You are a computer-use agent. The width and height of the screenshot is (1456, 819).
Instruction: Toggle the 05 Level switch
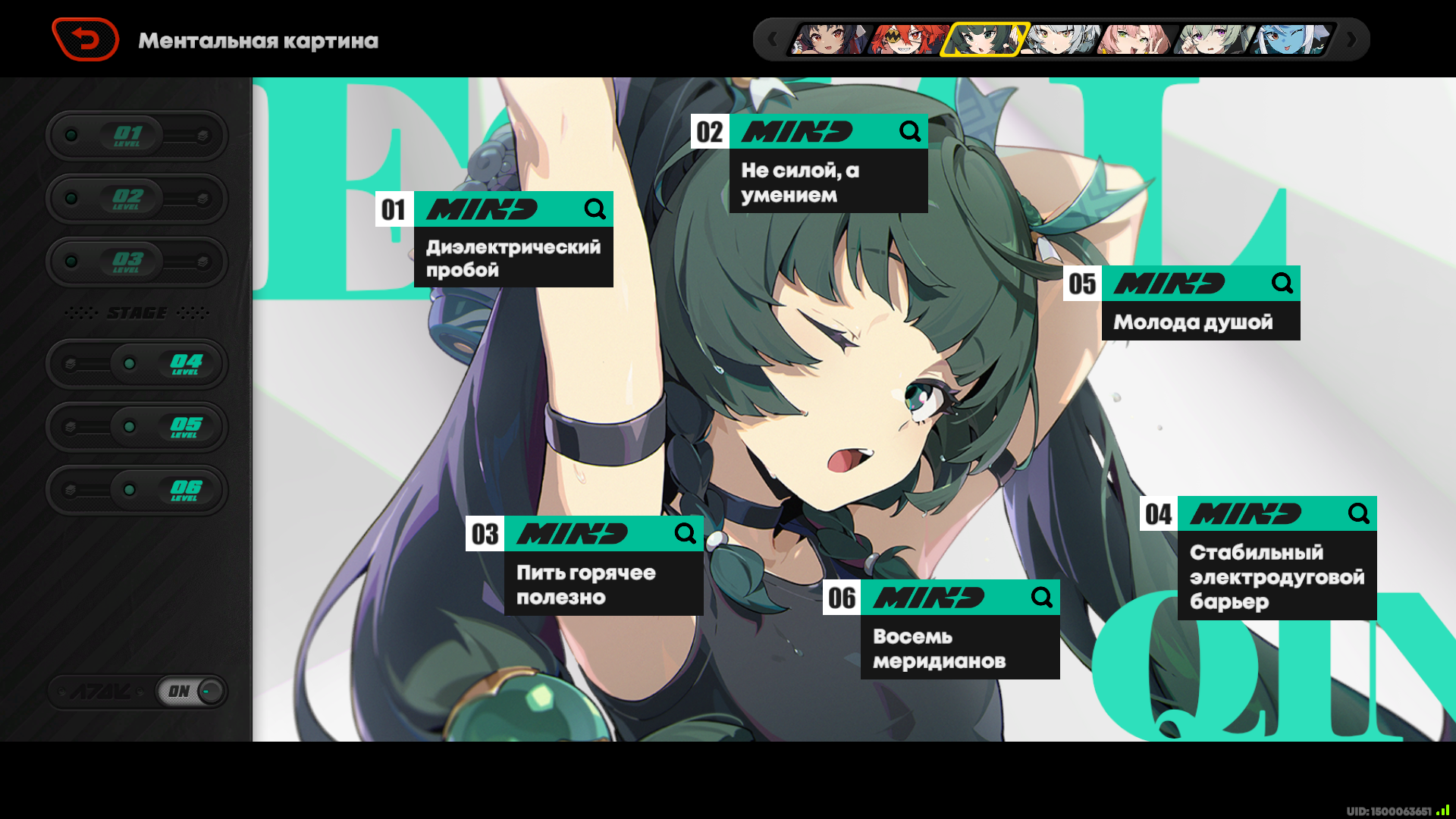click(136, 427)
